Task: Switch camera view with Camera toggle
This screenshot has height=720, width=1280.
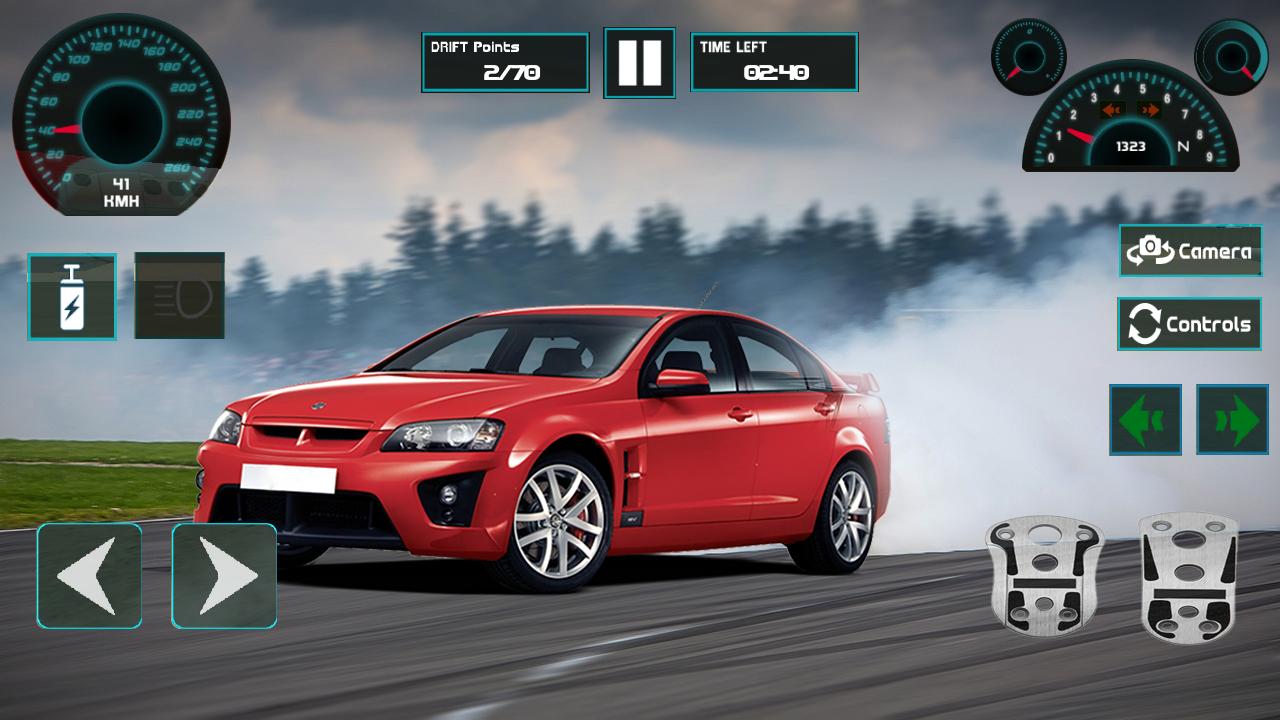Action: [x=1189, y=250]
